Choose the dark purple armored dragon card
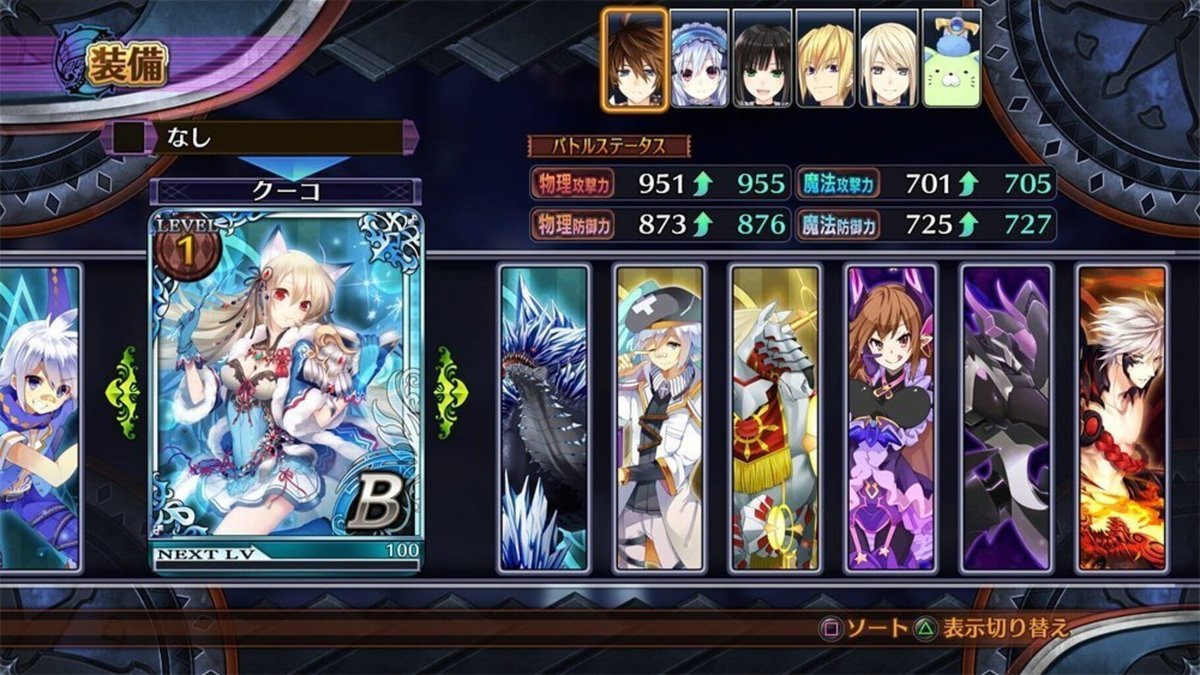This screenshot has width=1200, height=675. click(x=1006, y=418)
